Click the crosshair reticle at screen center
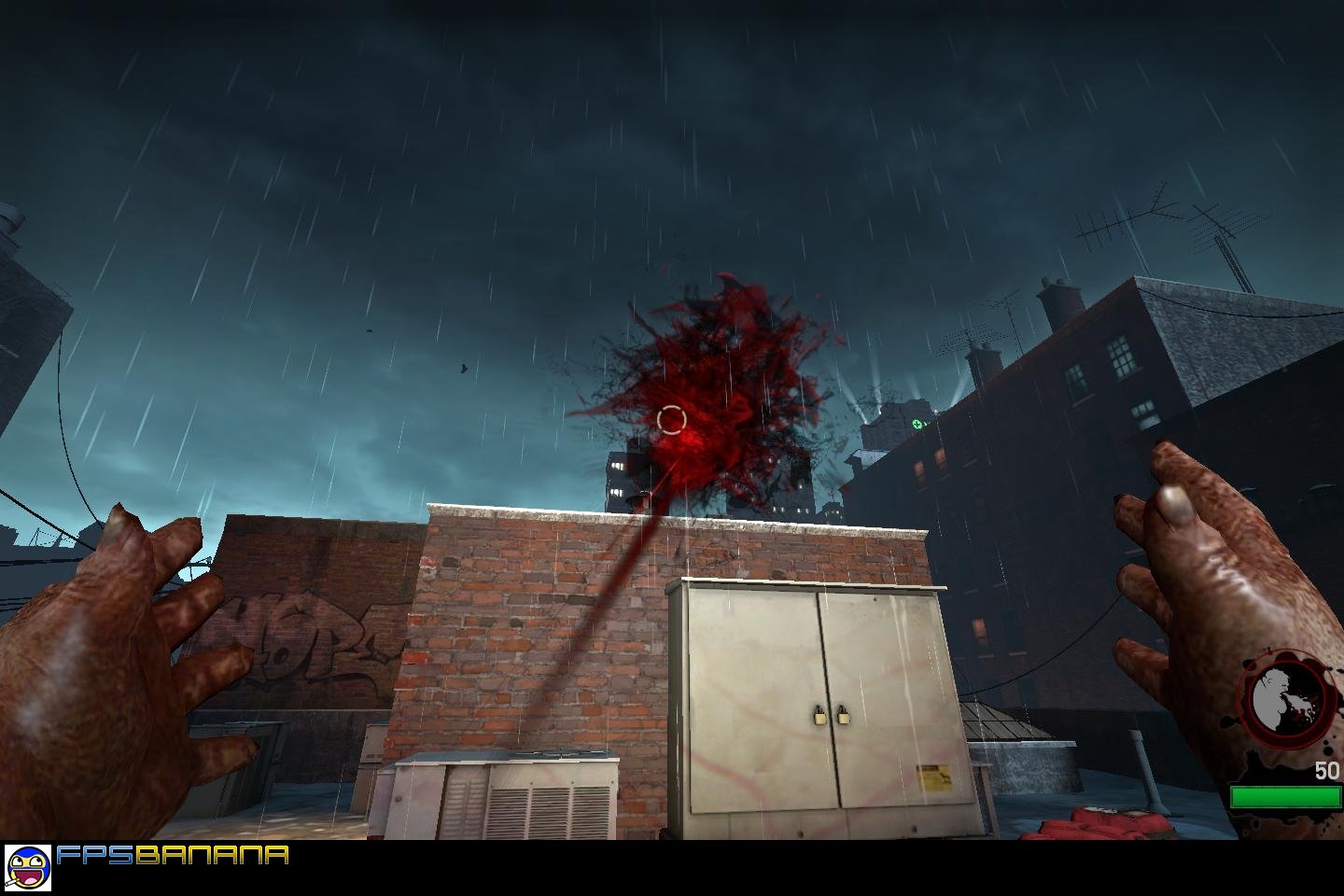 pyautogui.click(x=674, y=420)
